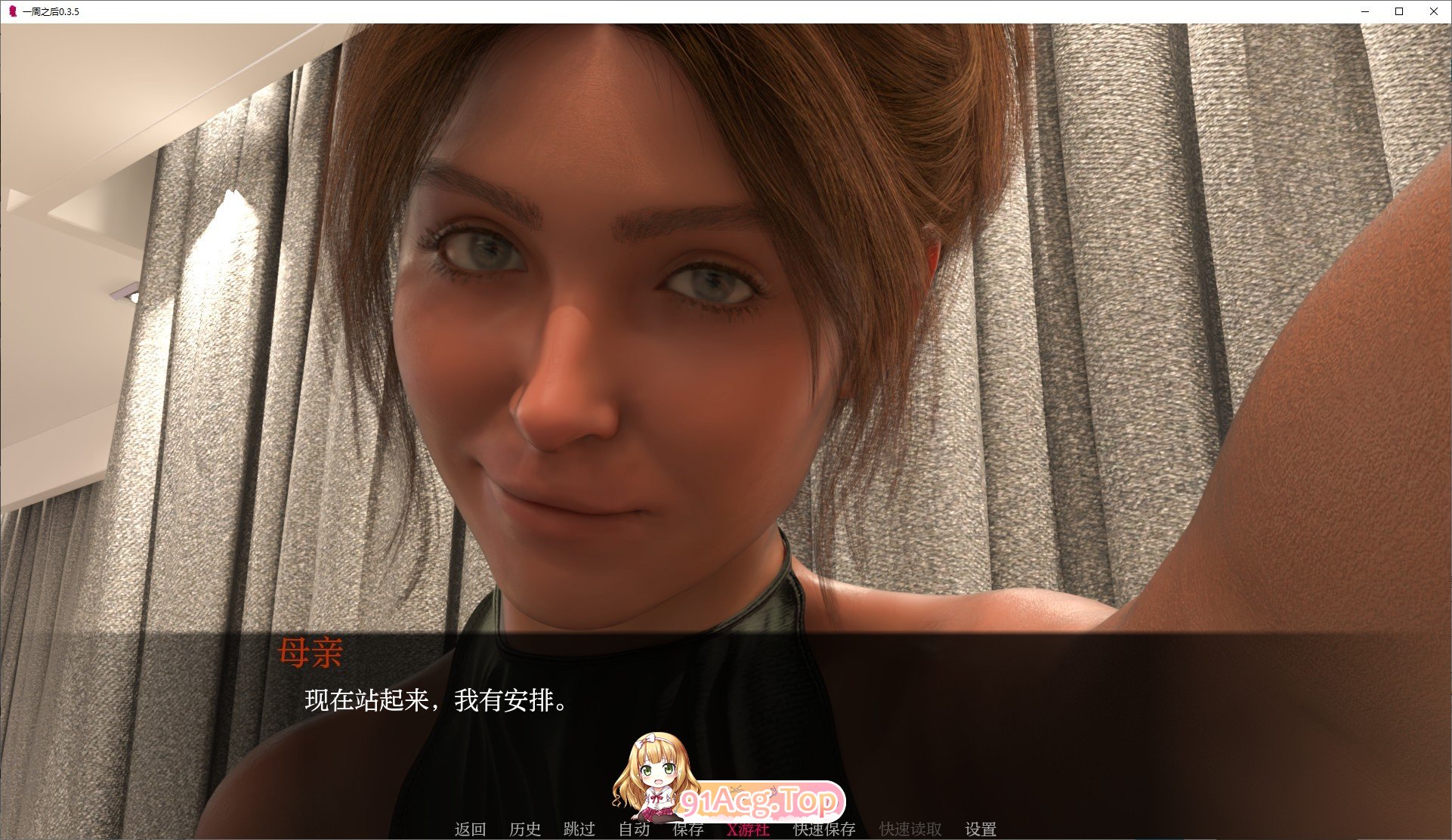1452x840 pixels.
Task: Click the game icon in the title bar
Action: pyautogui.click(x=11, y=11)
